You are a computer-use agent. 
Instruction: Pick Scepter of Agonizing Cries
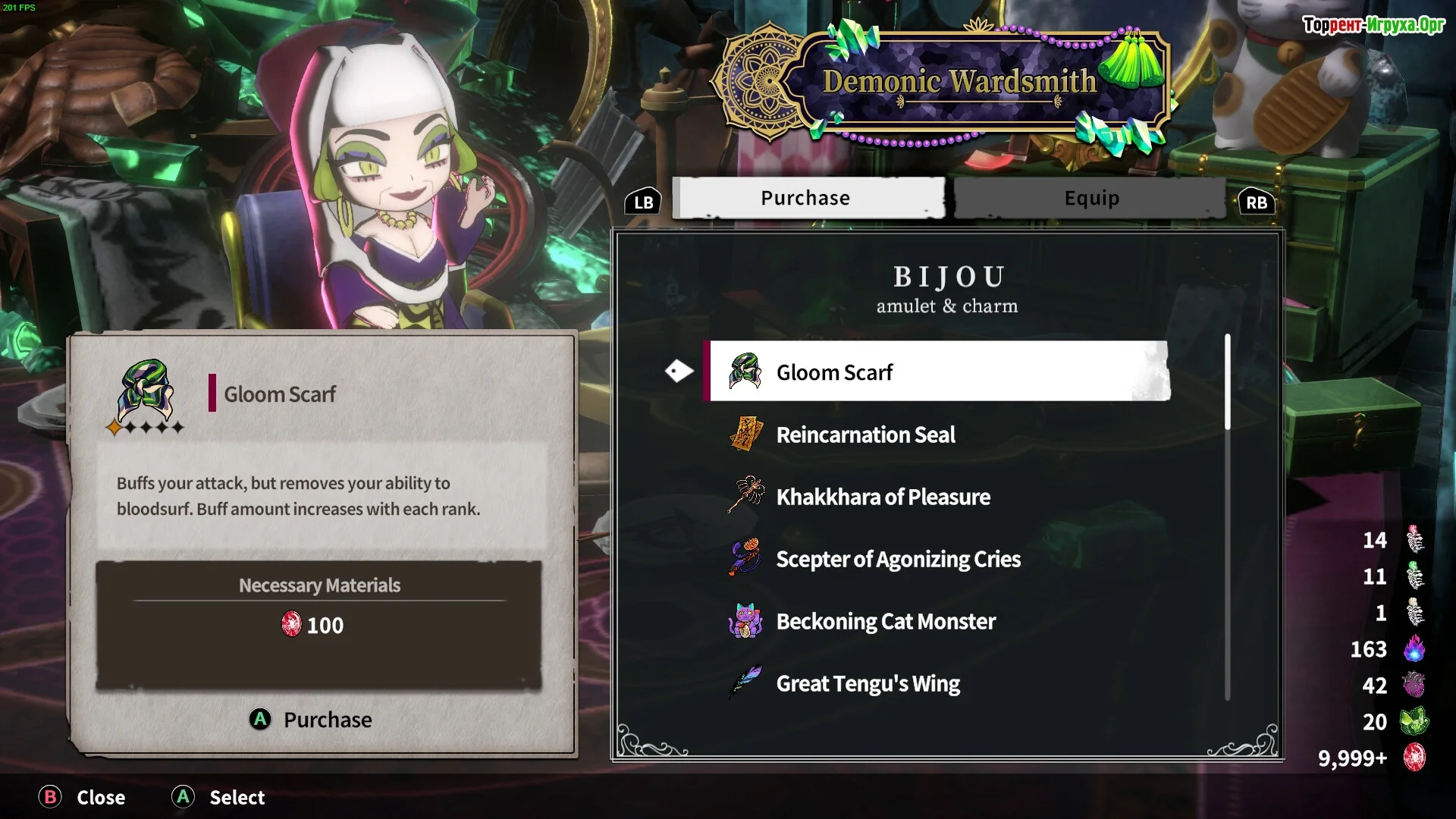tap(898, 559)
